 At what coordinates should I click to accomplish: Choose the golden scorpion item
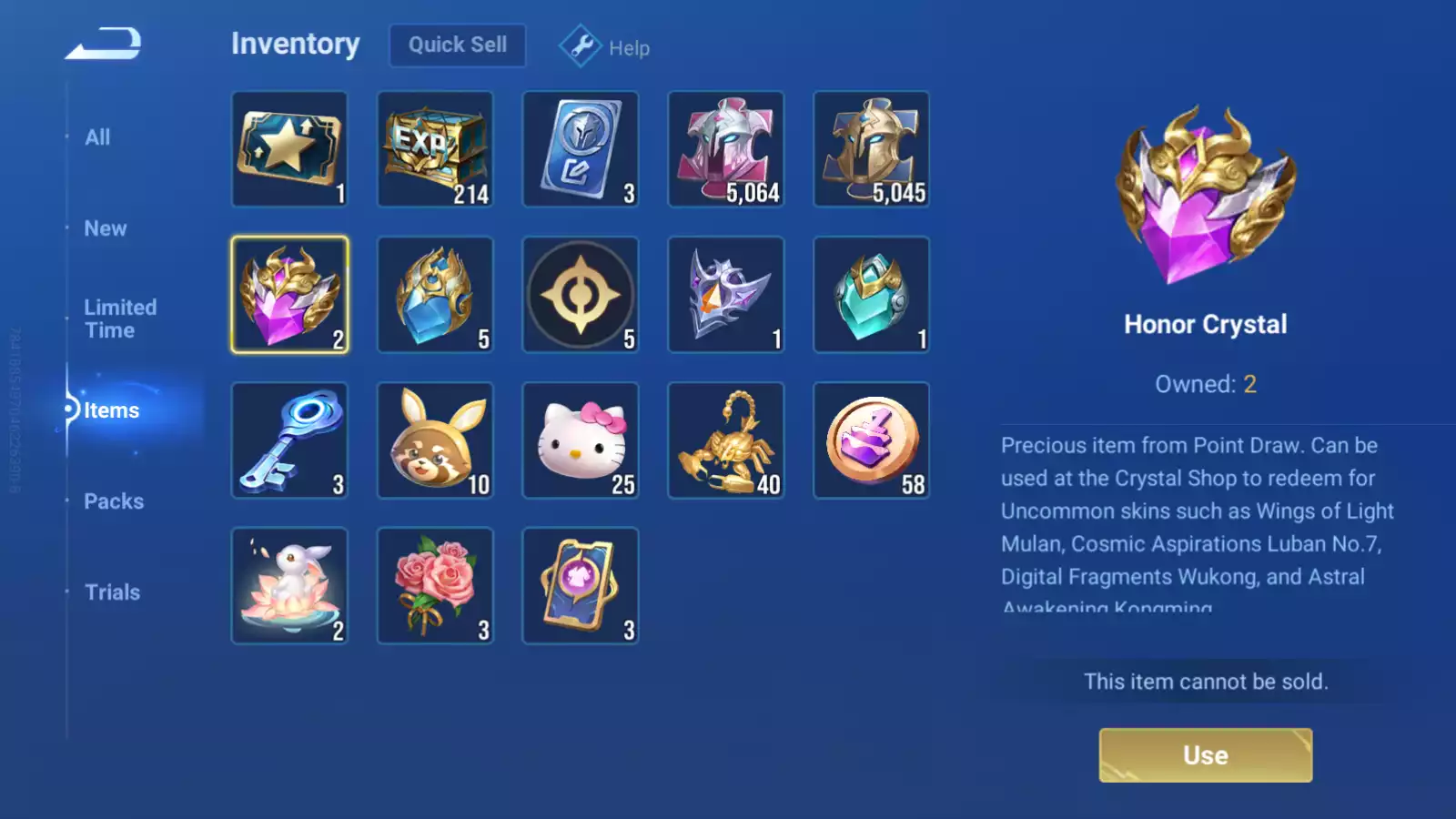[x=726, y=440]
